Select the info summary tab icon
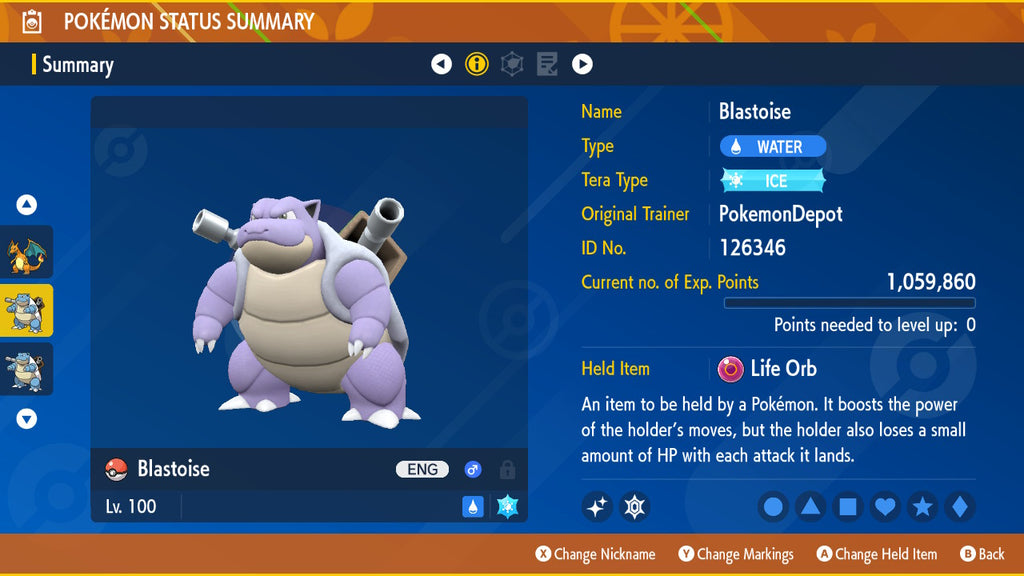 tap(477, 65)
